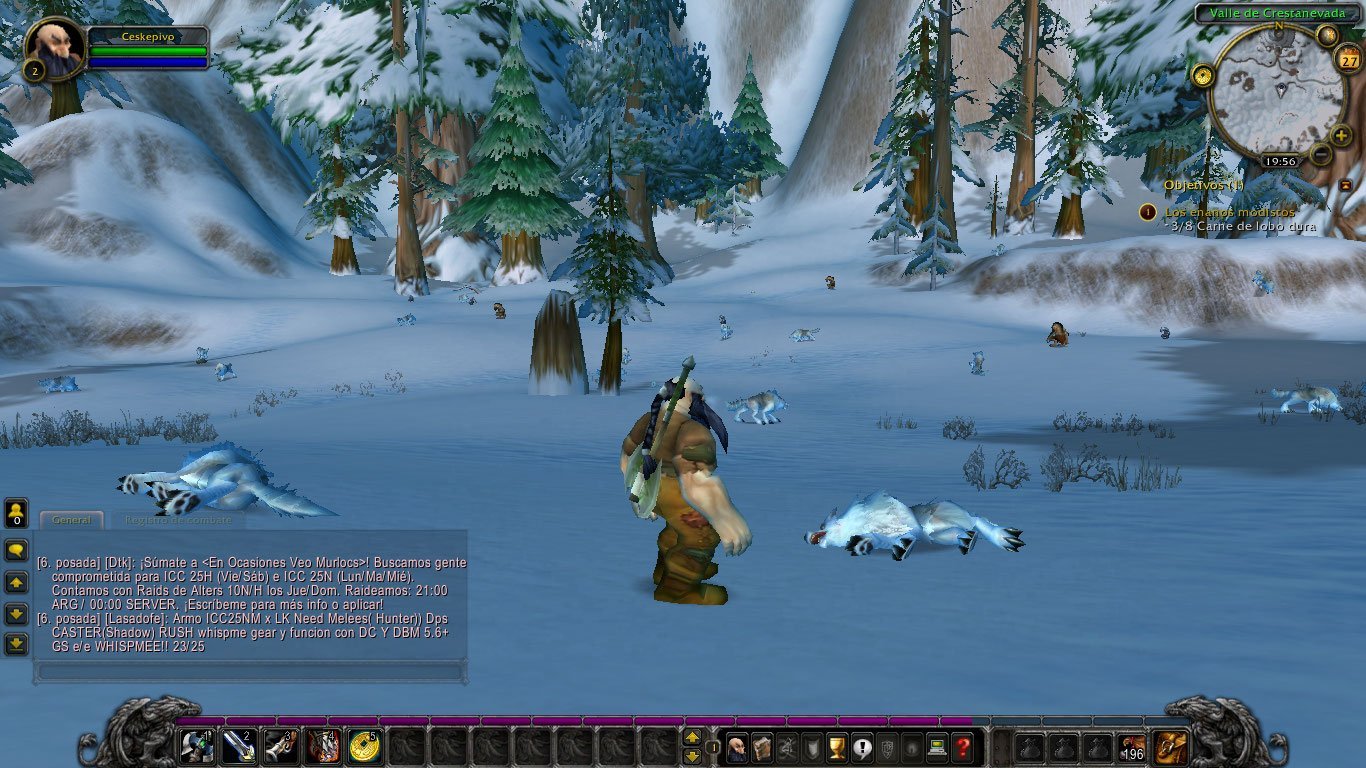The width and height of the screenshot is (1366, 768).
Task: Select the Los enanos modistos quest tracker
Action: tap(1229, 212)
